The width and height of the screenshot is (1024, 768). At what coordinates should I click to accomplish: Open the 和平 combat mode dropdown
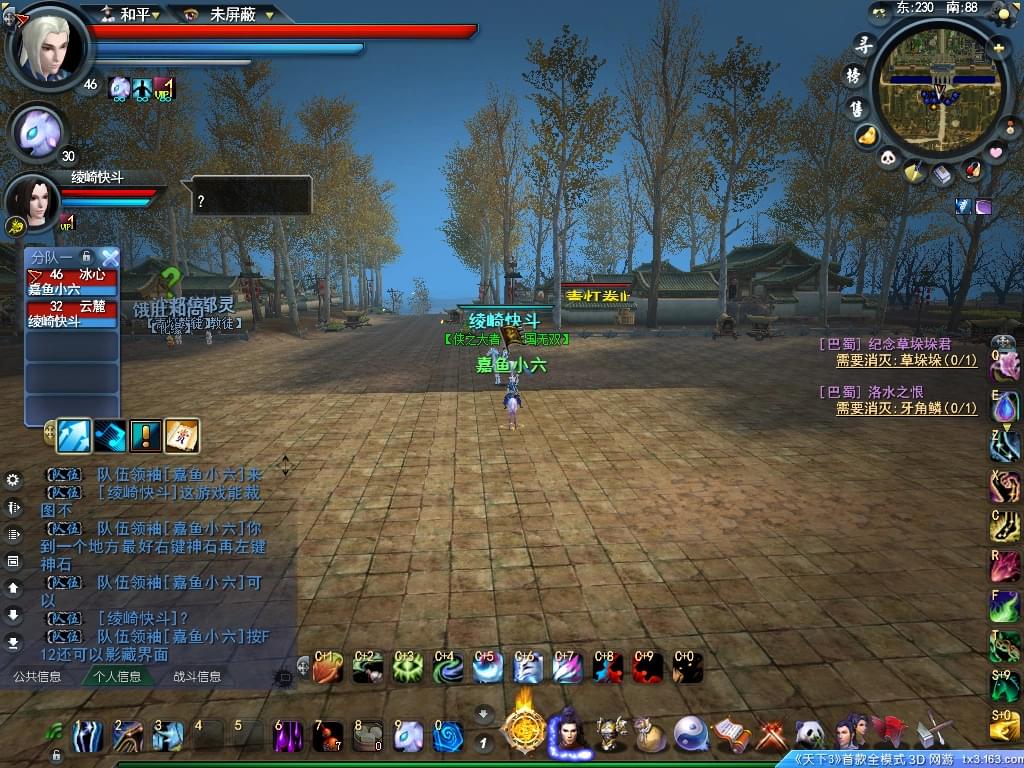pyautogui.click(x=135, y=14)
